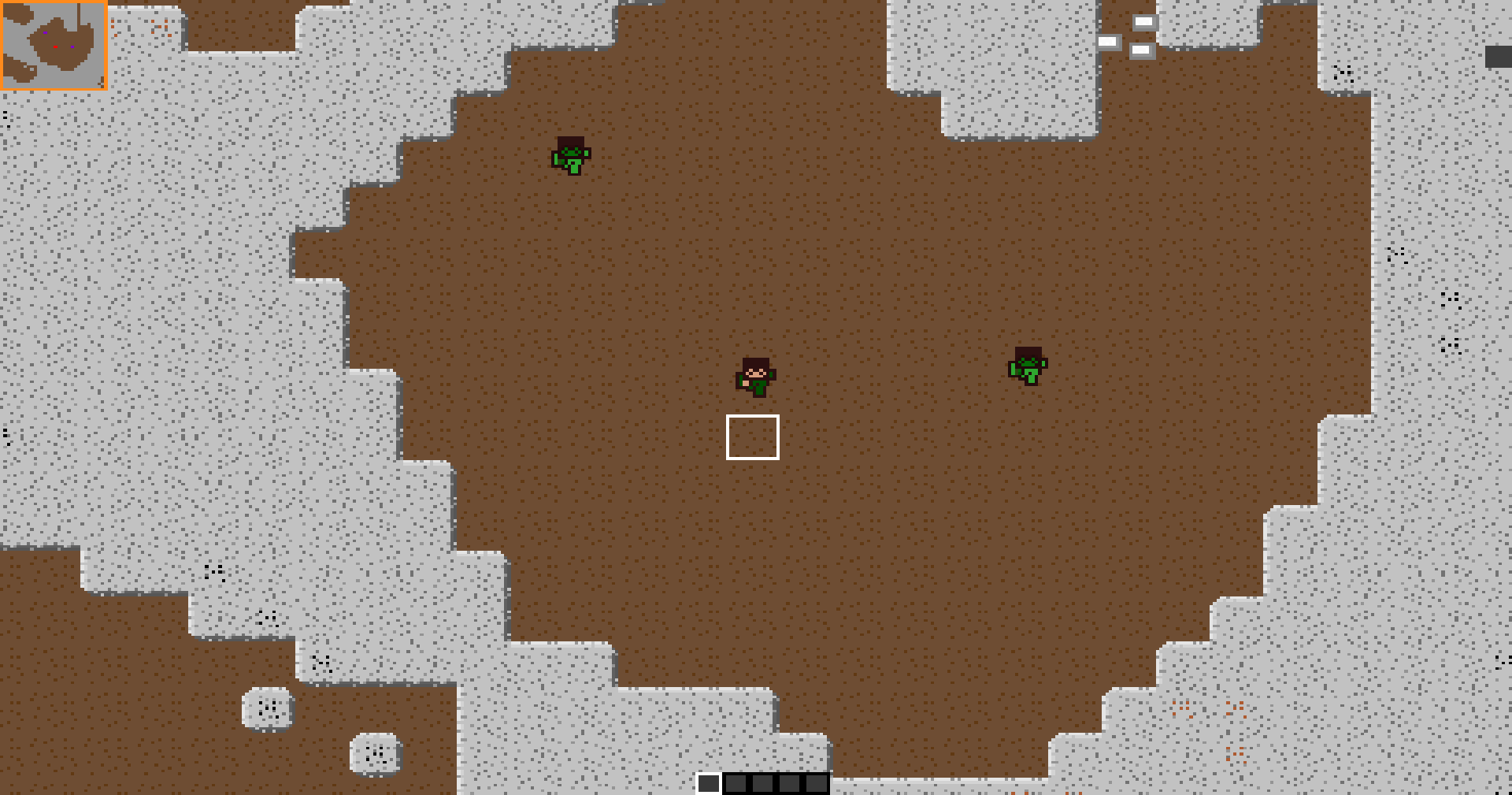Open the minimap in the top-left corner
1512x795 pixels.
point(54,46)
